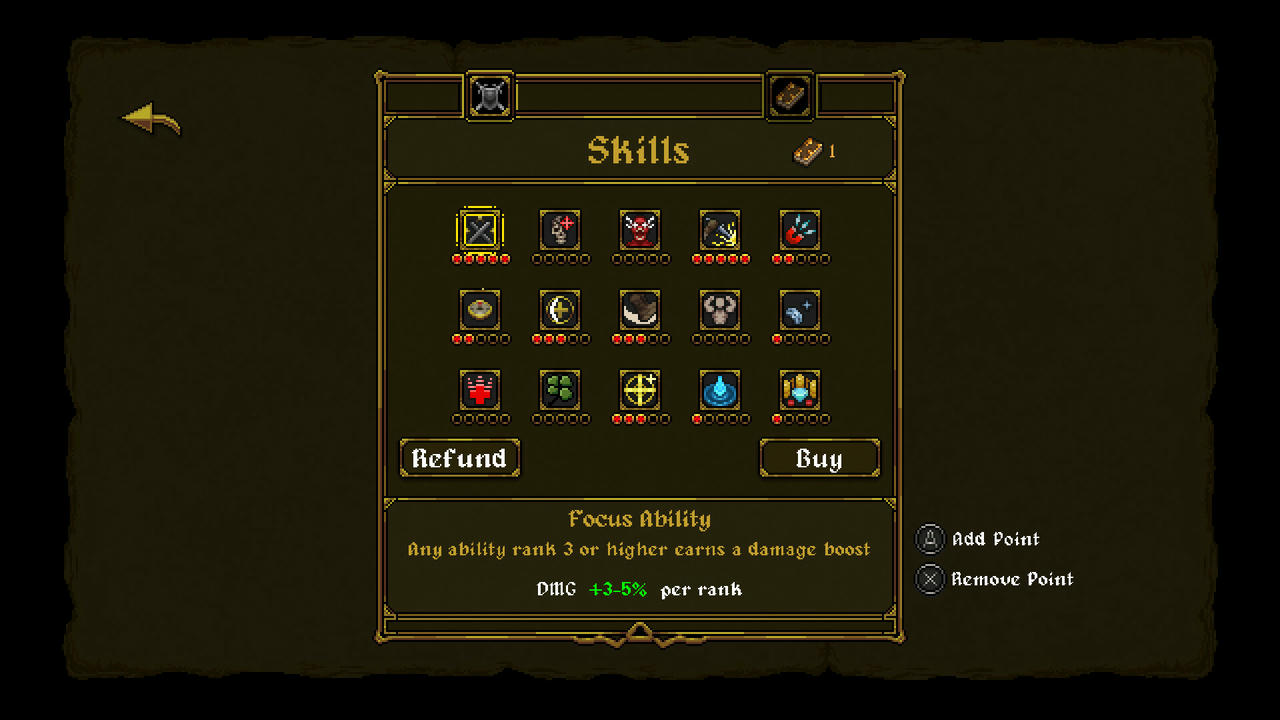The width and height of the screenshot is (1280, 720).
Task: Switch to the shield equipment tab
Action: 490,95
